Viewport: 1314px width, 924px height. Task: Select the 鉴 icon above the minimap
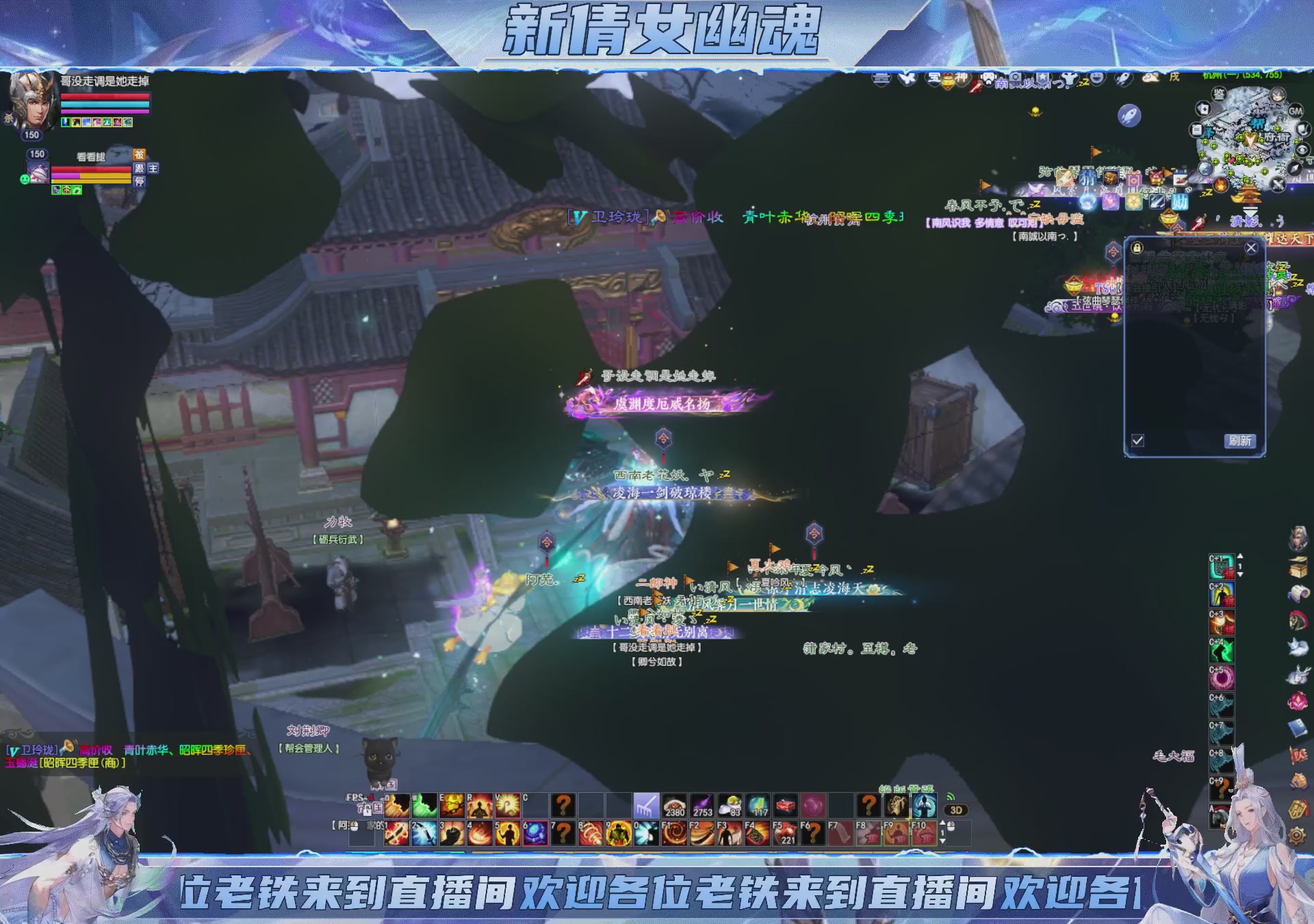(x=1220, y=94)
